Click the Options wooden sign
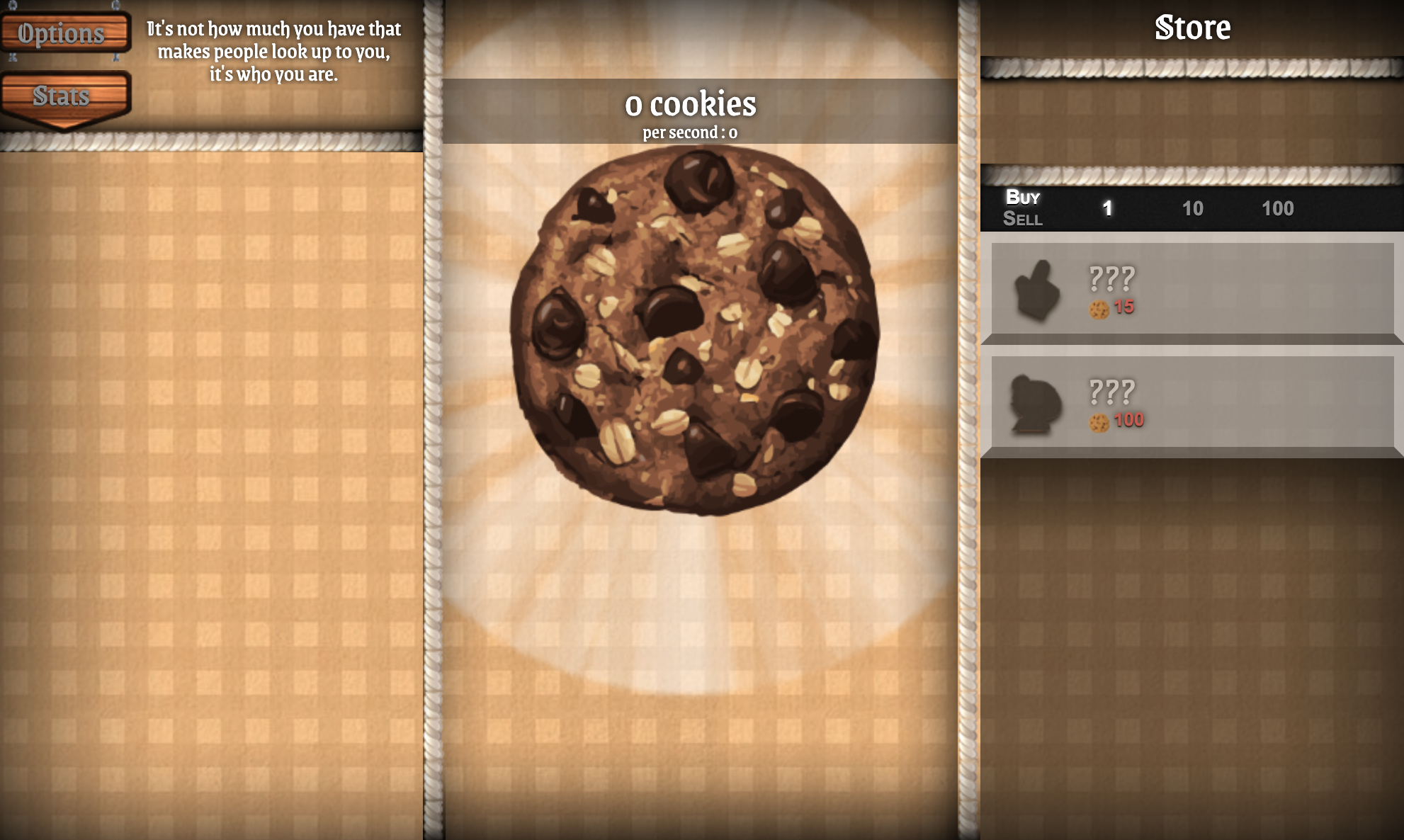 point(63,33)
